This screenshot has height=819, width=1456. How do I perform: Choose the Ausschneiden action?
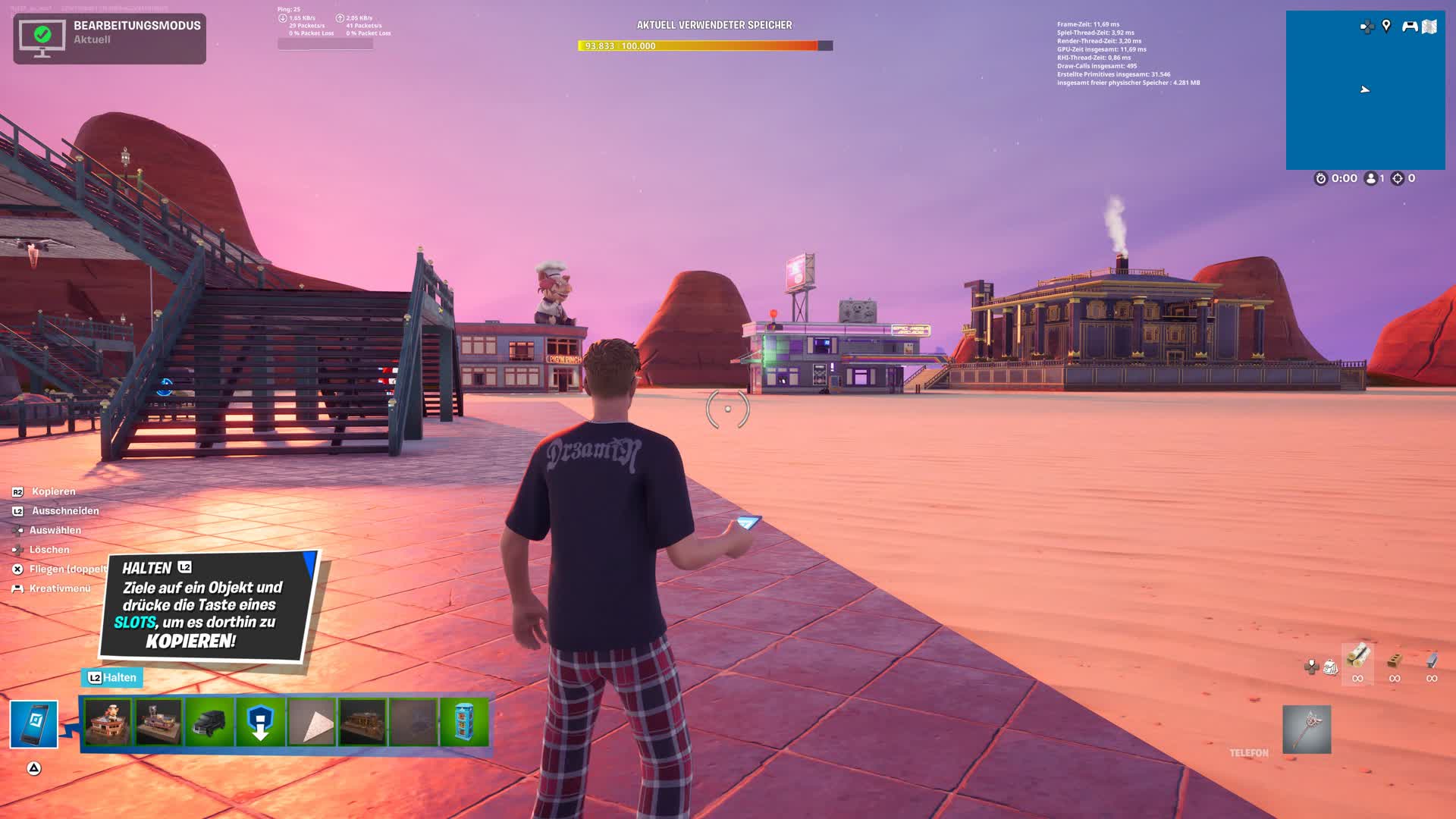[65, 511]
